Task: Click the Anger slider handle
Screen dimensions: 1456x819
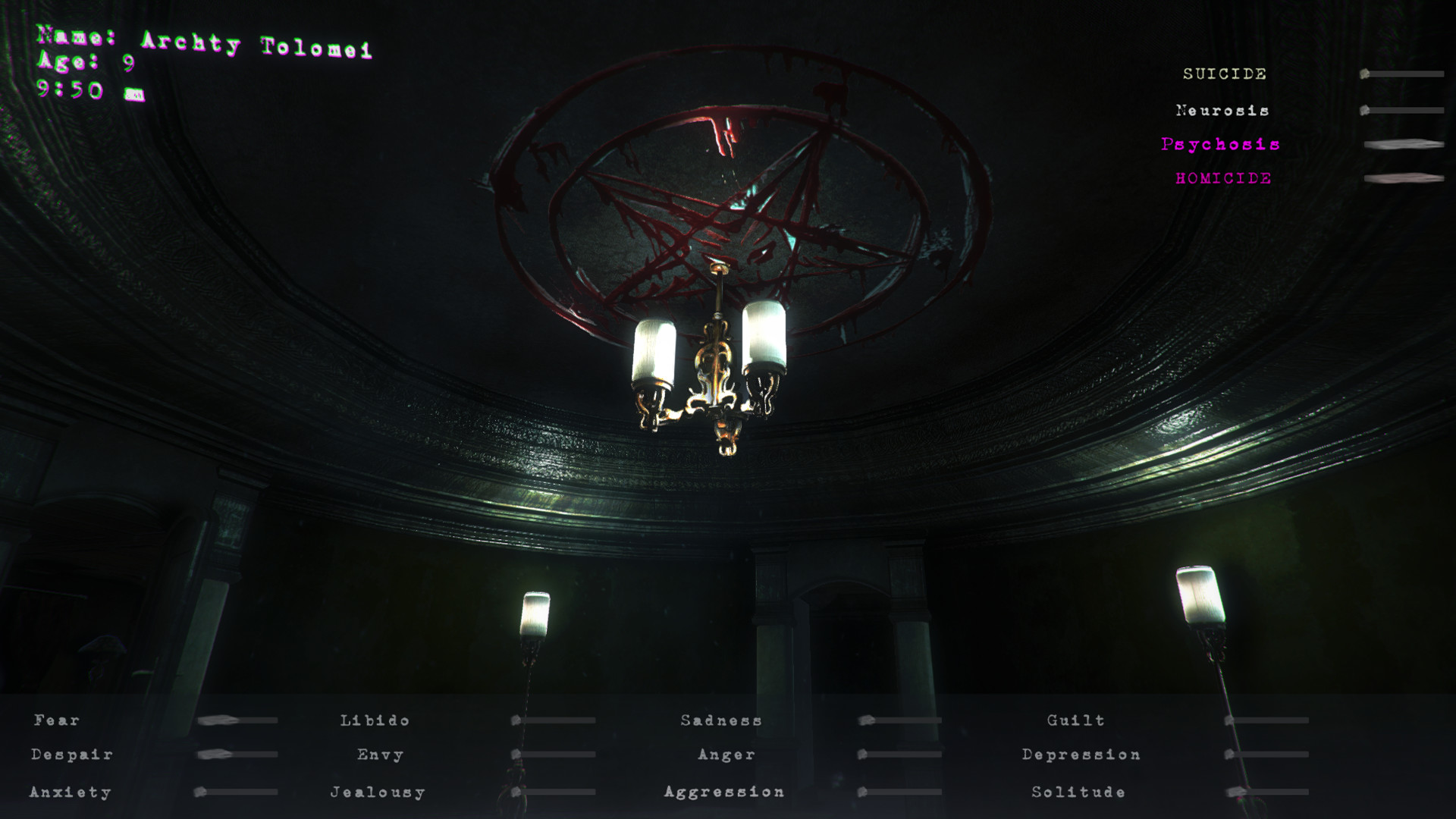Action: click(x=864, y=755)
